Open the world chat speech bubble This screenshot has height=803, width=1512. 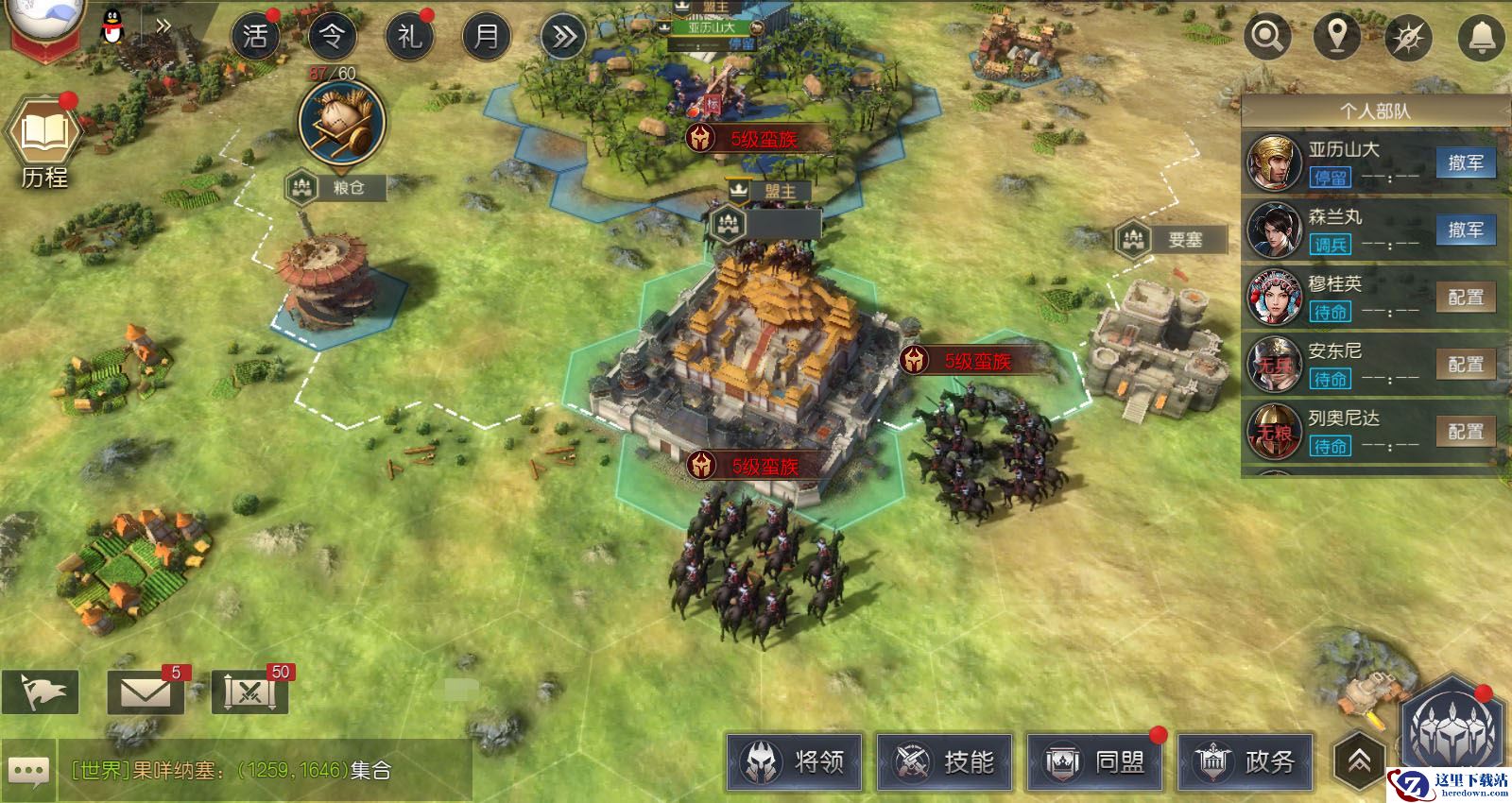[28, 771]
